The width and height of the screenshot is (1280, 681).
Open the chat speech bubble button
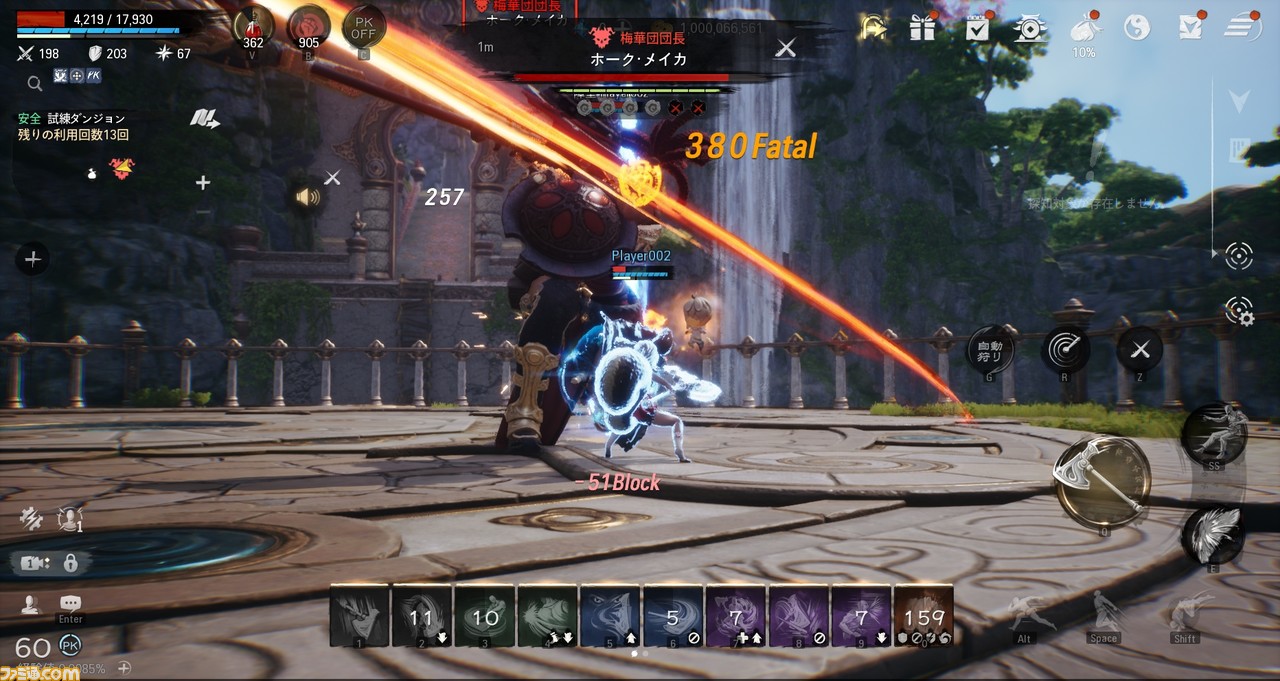(x=70, y=603)
